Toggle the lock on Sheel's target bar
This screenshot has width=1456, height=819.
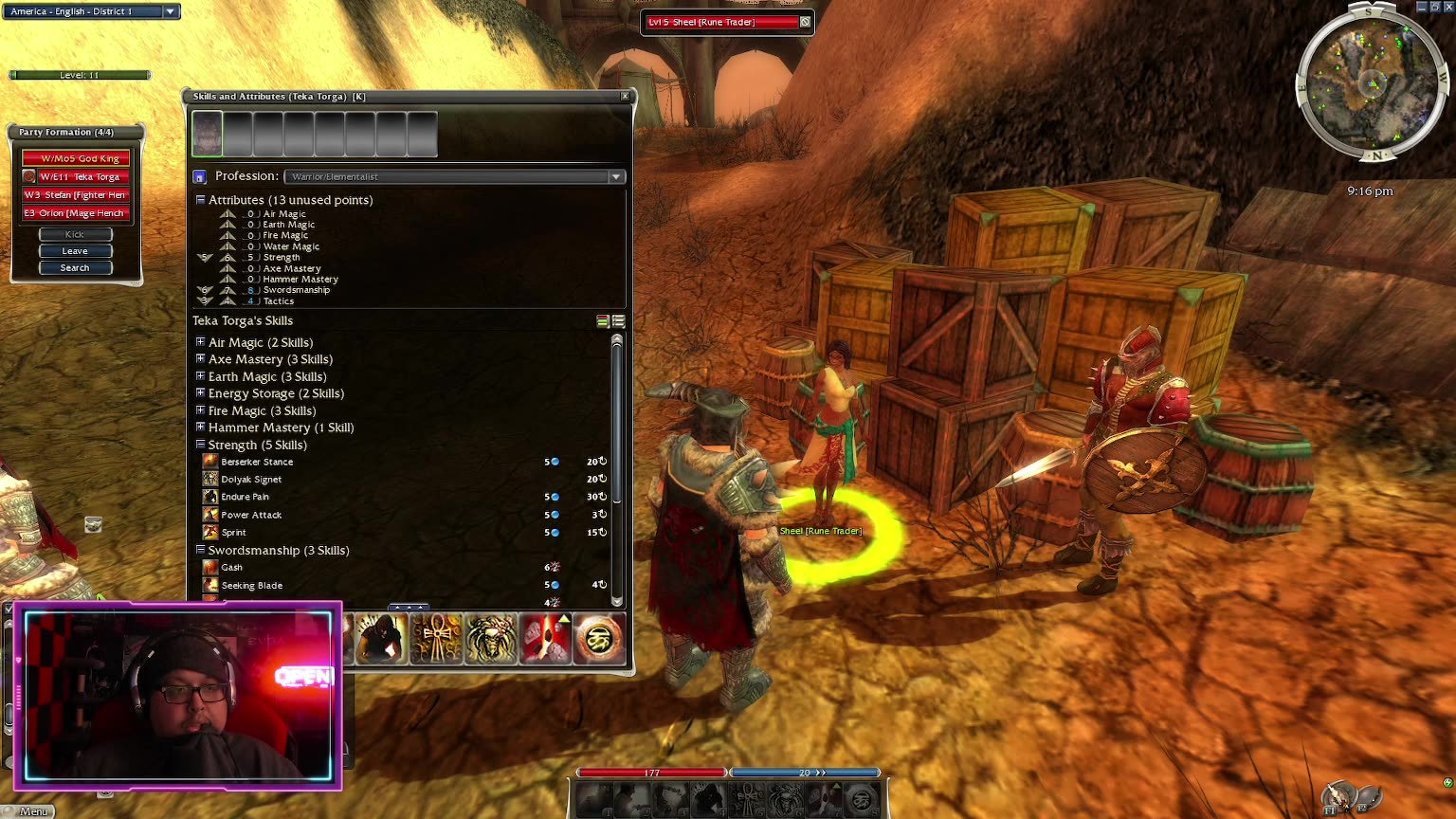click(x=805, y=22)
